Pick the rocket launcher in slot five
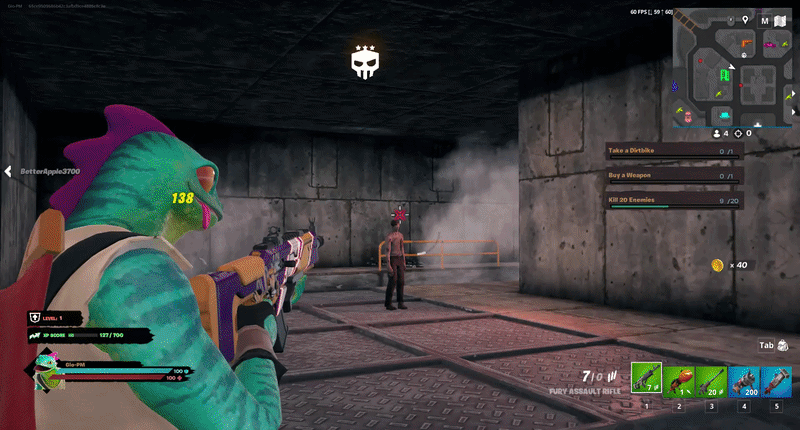800x430 pixels. (776, 381)
